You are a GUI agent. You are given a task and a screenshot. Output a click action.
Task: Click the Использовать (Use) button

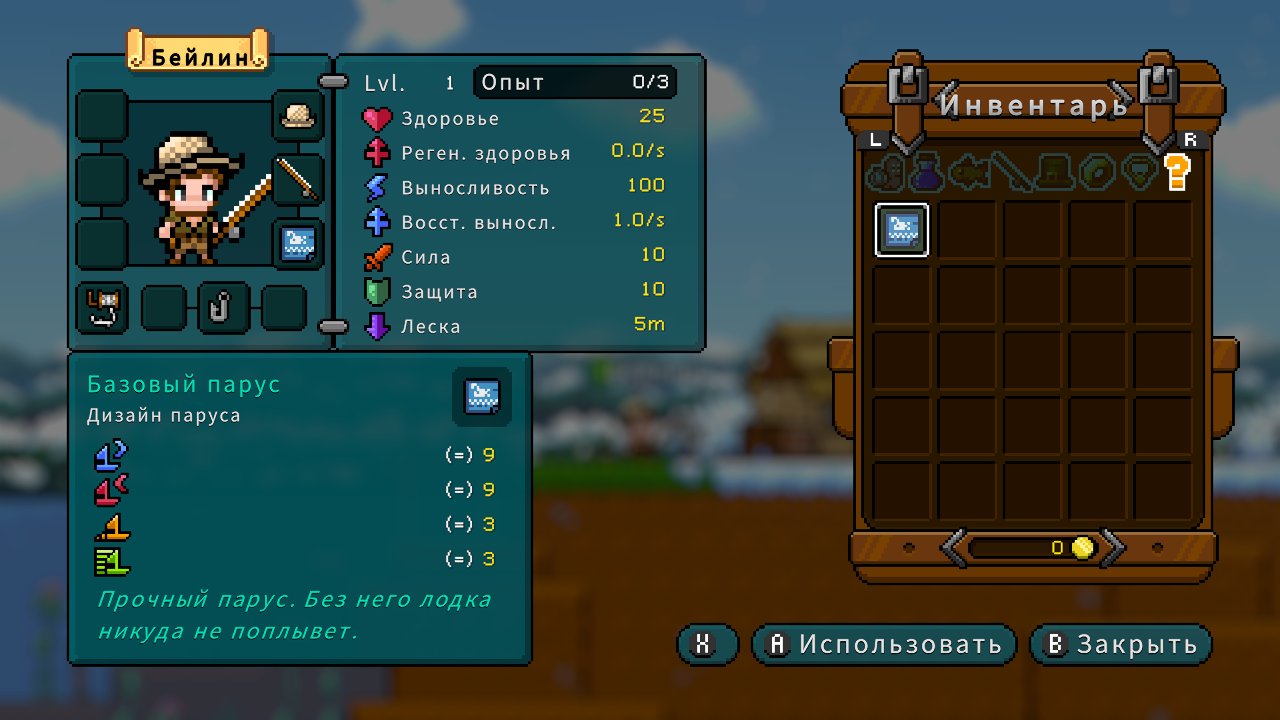pyautogui.click(x=884, y=645)
